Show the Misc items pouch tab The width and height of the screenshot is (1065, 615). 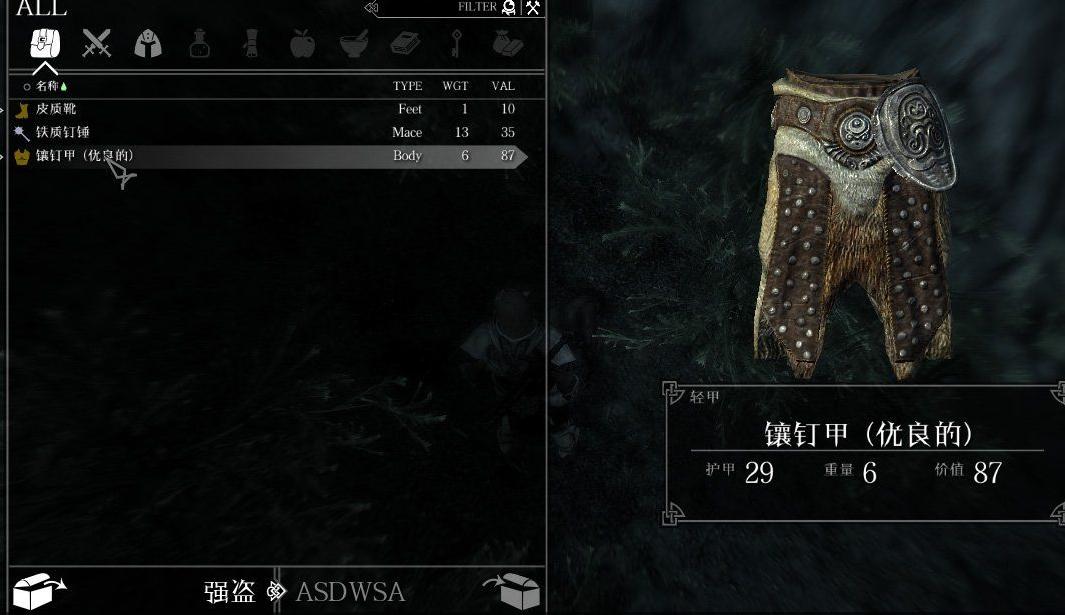[x=507, y=44]
